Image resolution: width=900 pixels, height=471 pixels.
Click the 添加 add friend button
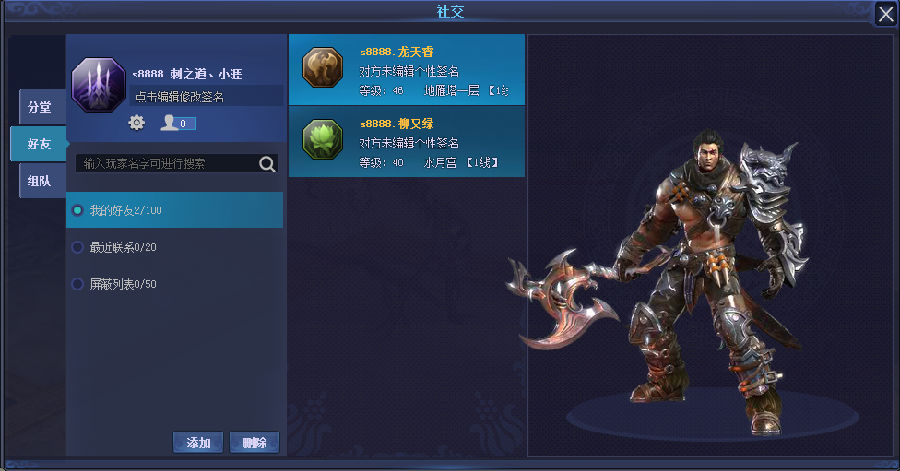coord(198,442)
